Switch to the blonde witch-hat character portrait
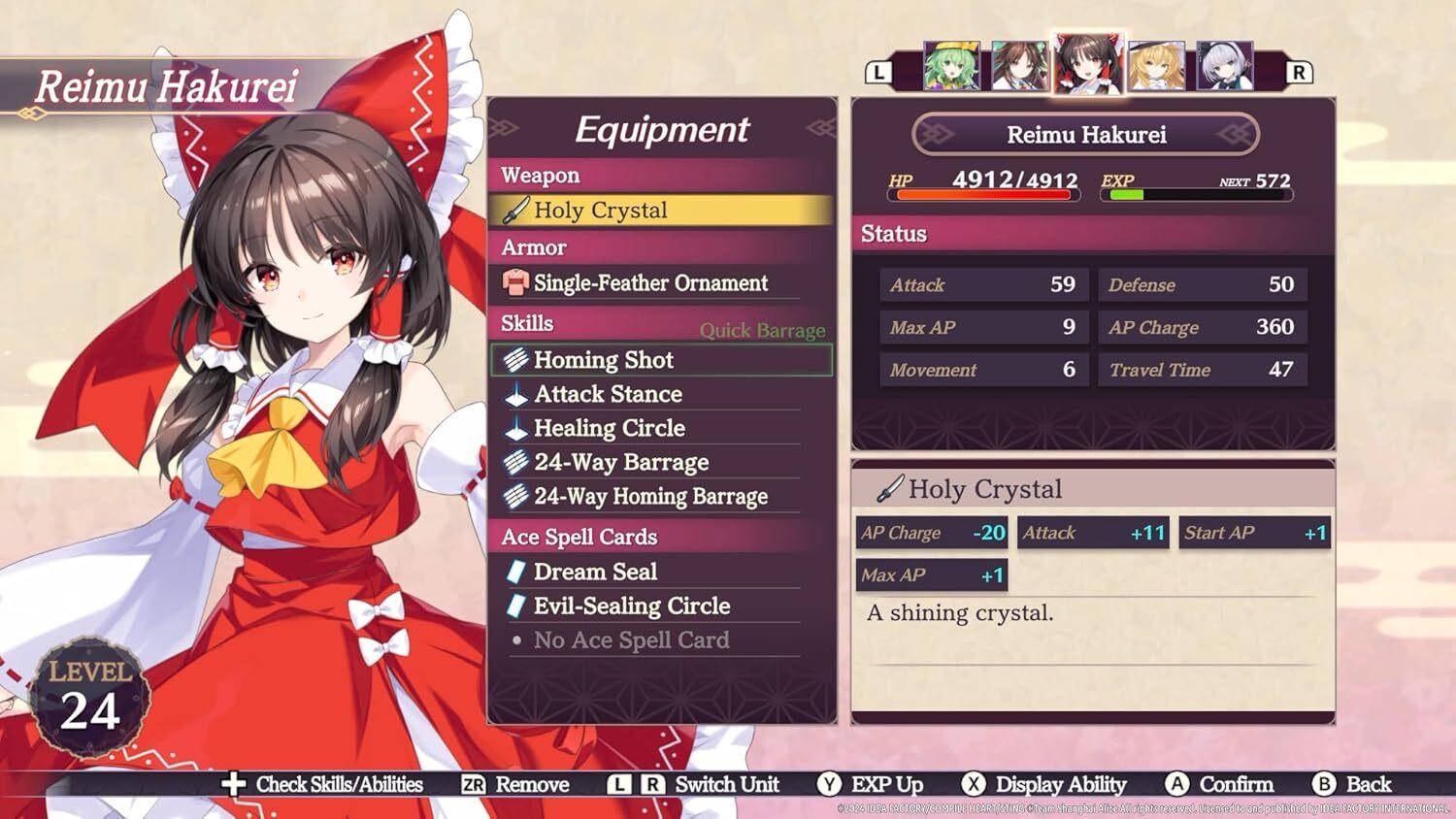Viewport: 1456px width, 819px height. (1157, 66)
